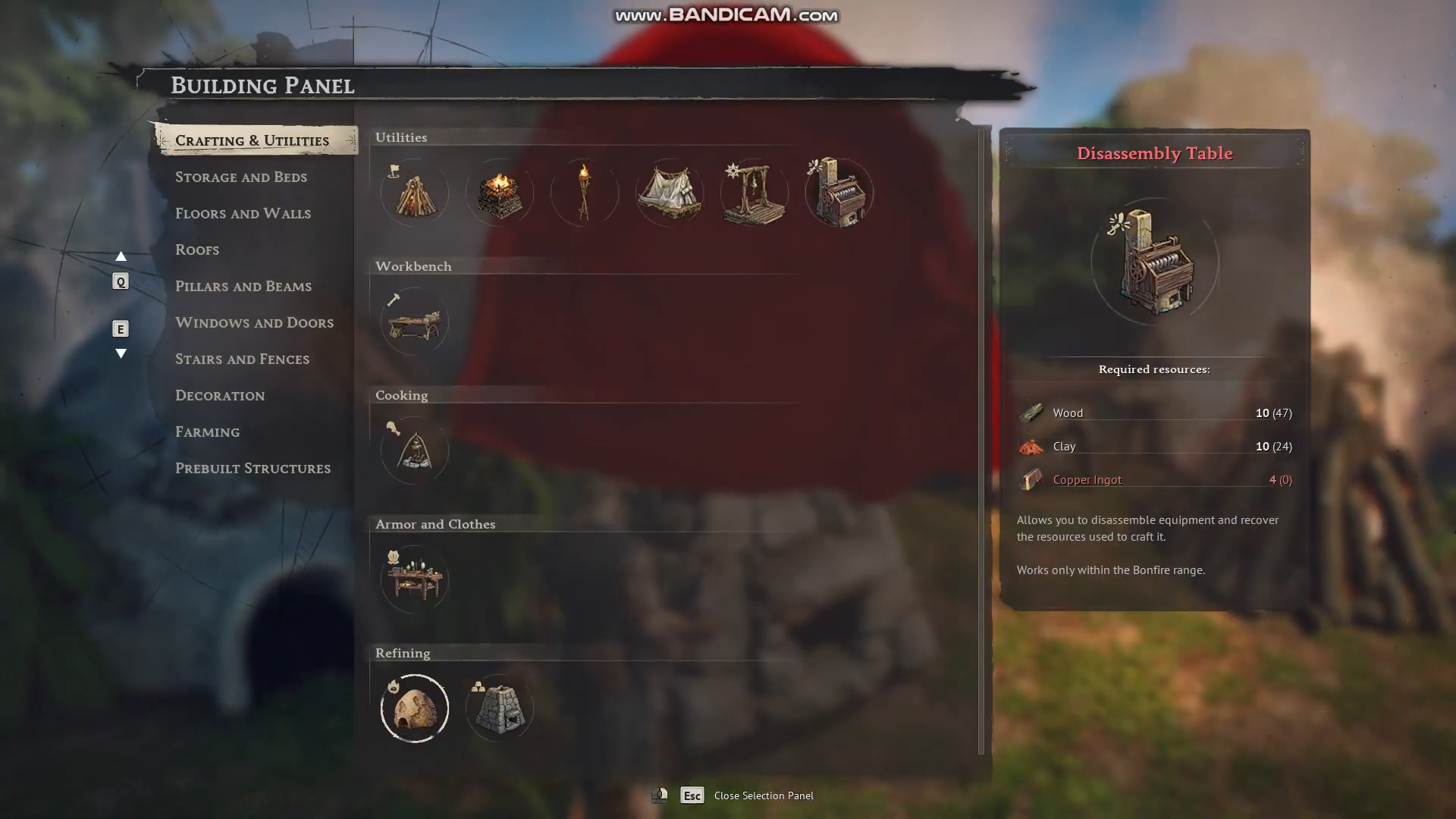Viewport: 1456px width, 819px height.
Task: Select the workbench icon
Action: point(415,322)
